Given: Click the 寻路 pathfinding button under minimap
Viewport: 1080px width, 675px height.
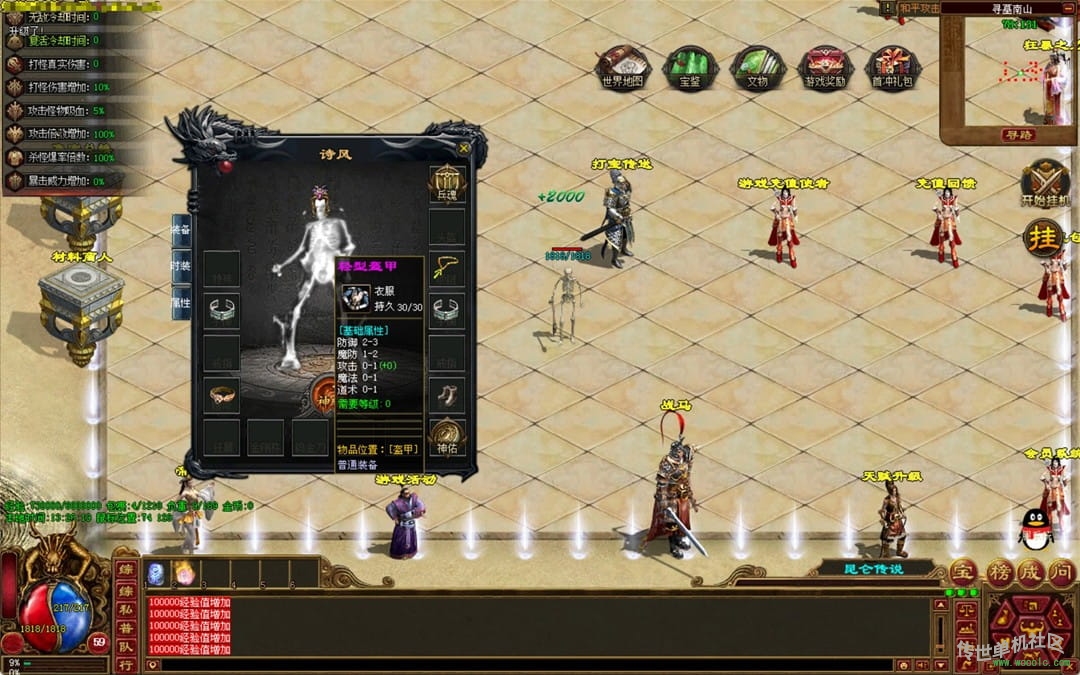Looking at the screenshot, I should point(1018,134).
